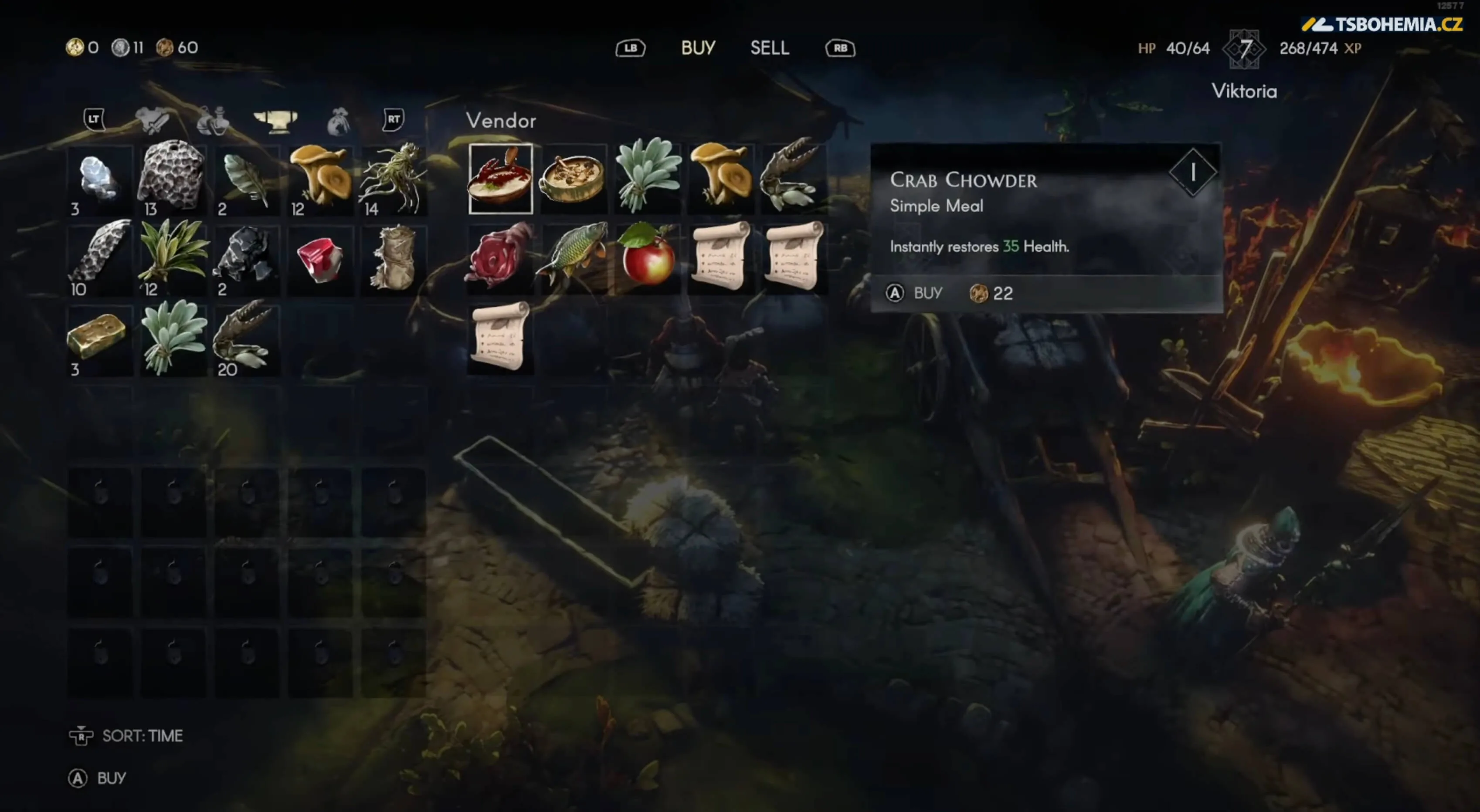Select the Crab Chowder bowl in vendor stock
1480x812 pixels.
tap(500, 179)
